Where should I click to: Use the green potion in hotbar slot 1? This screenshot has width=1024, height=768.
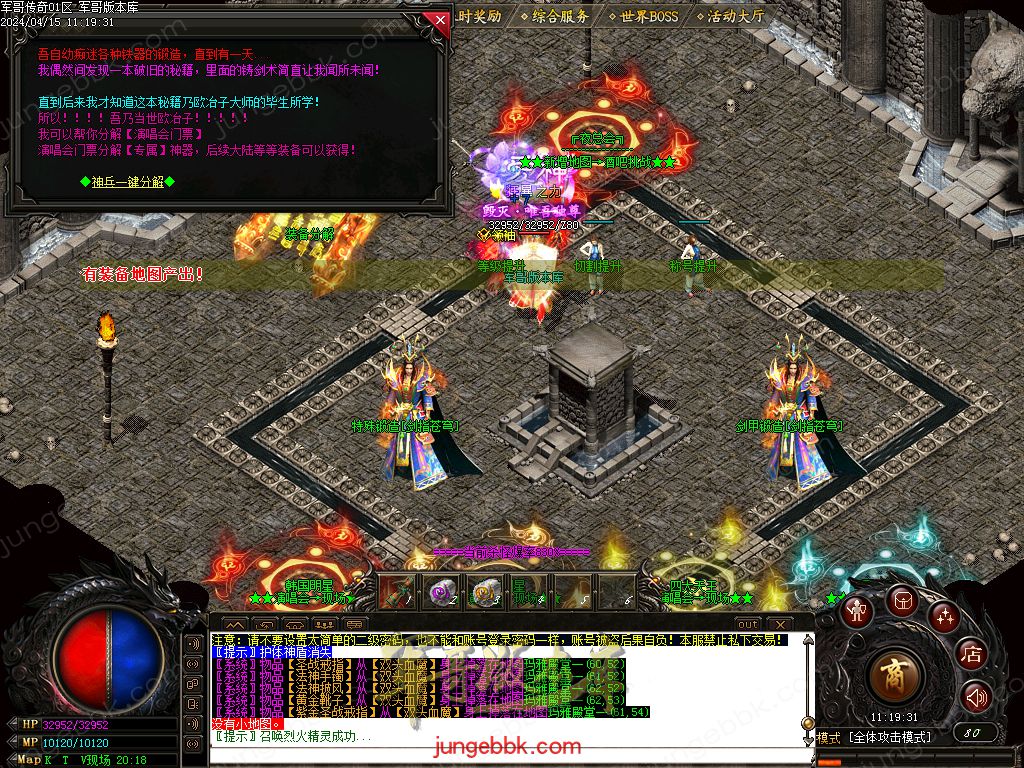click(397, 592)
